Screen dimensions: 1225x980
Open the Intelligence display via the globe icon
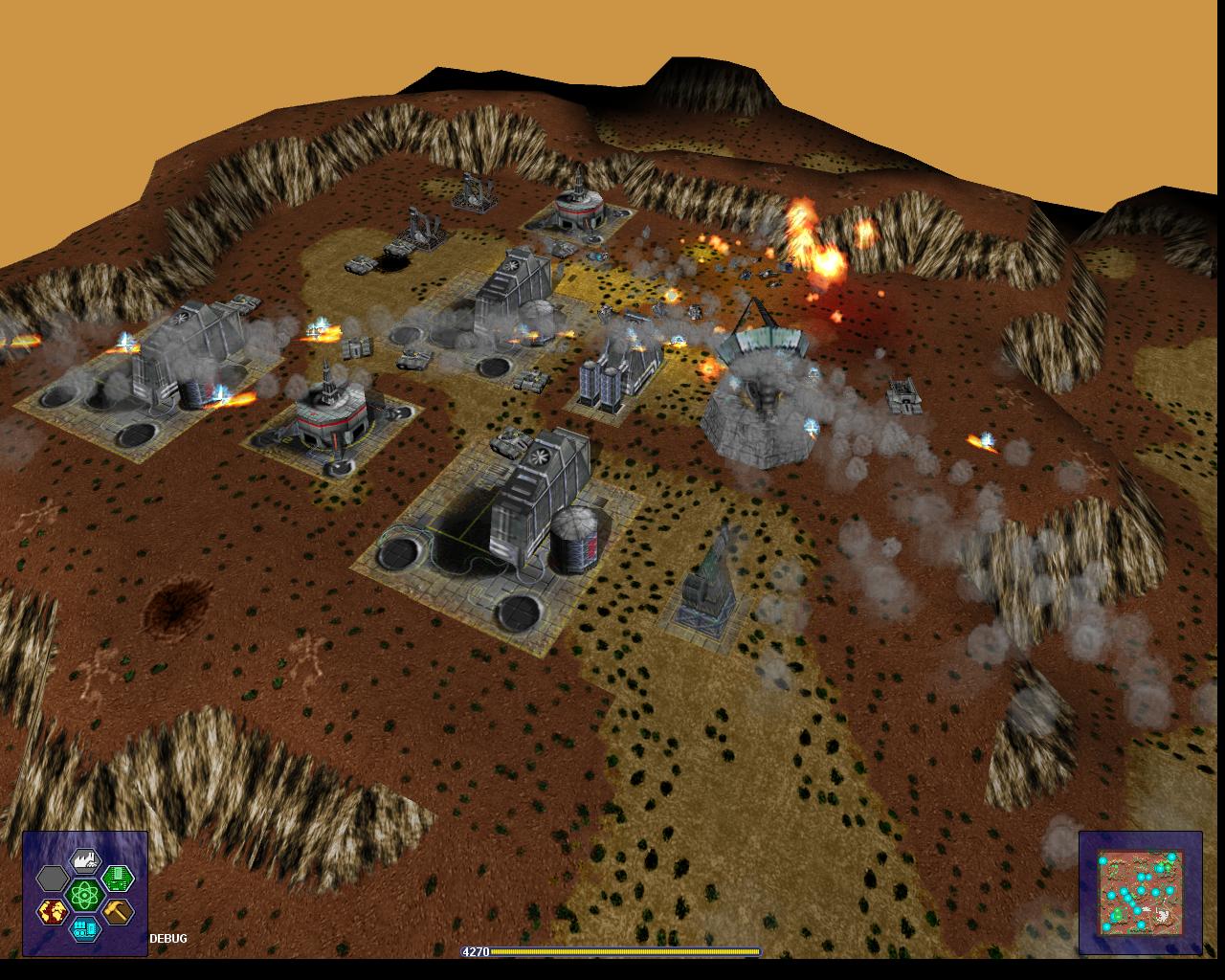[53, 911]
